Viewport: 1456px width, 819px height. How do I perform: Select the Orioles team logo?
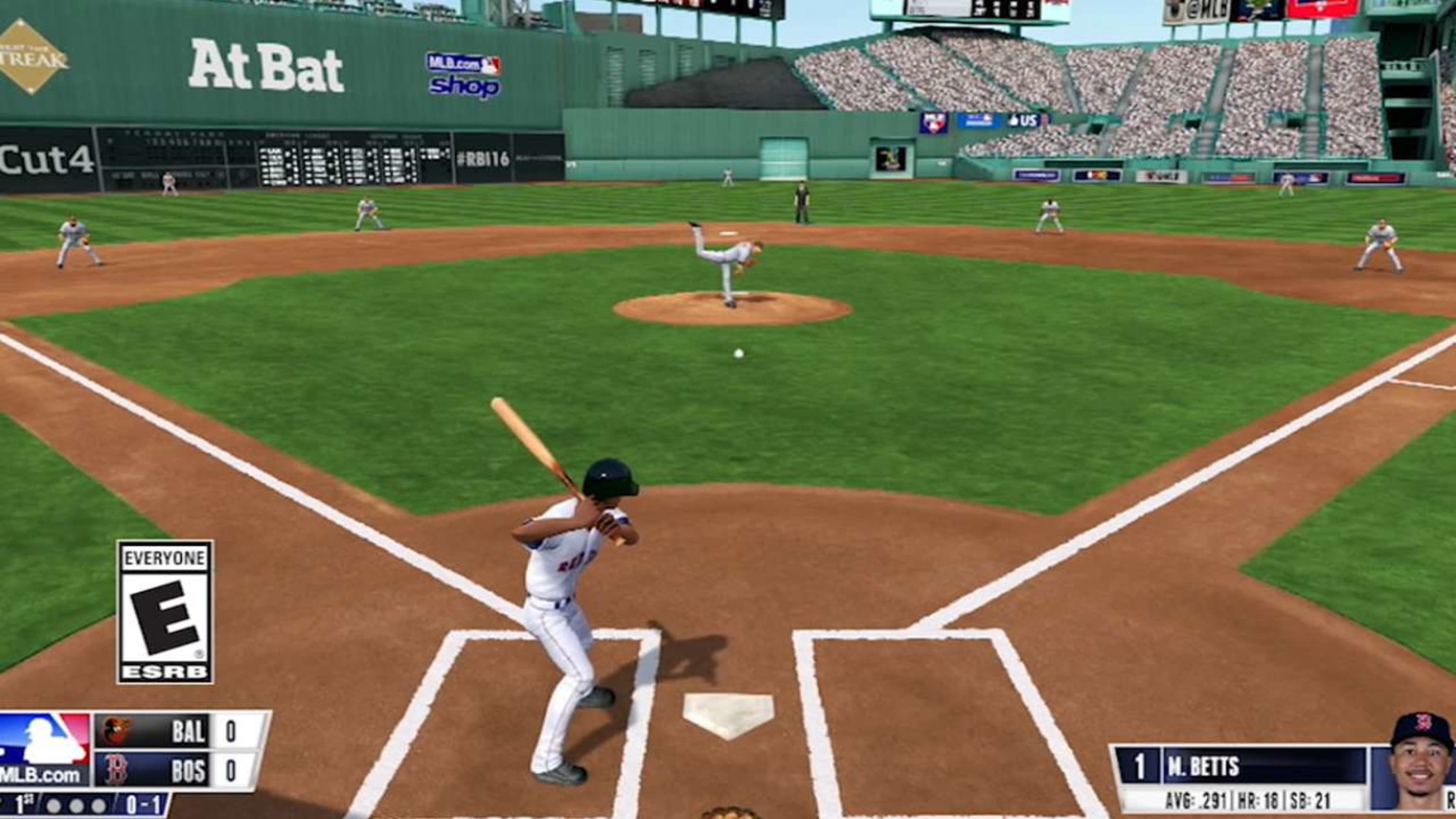[117, 731]
